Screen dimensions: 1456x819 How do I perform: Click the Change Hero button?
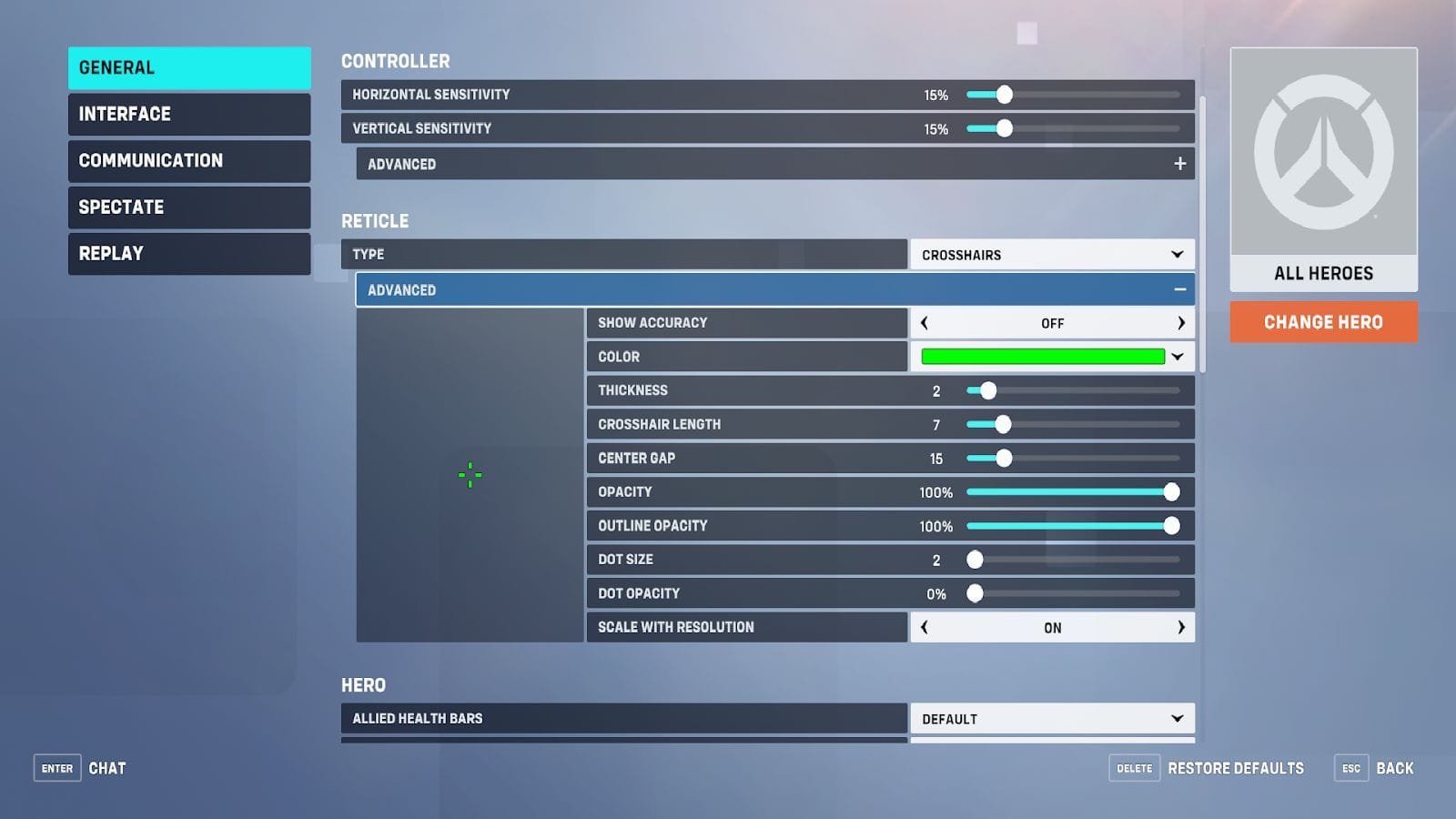click(x=1323, y=321)
